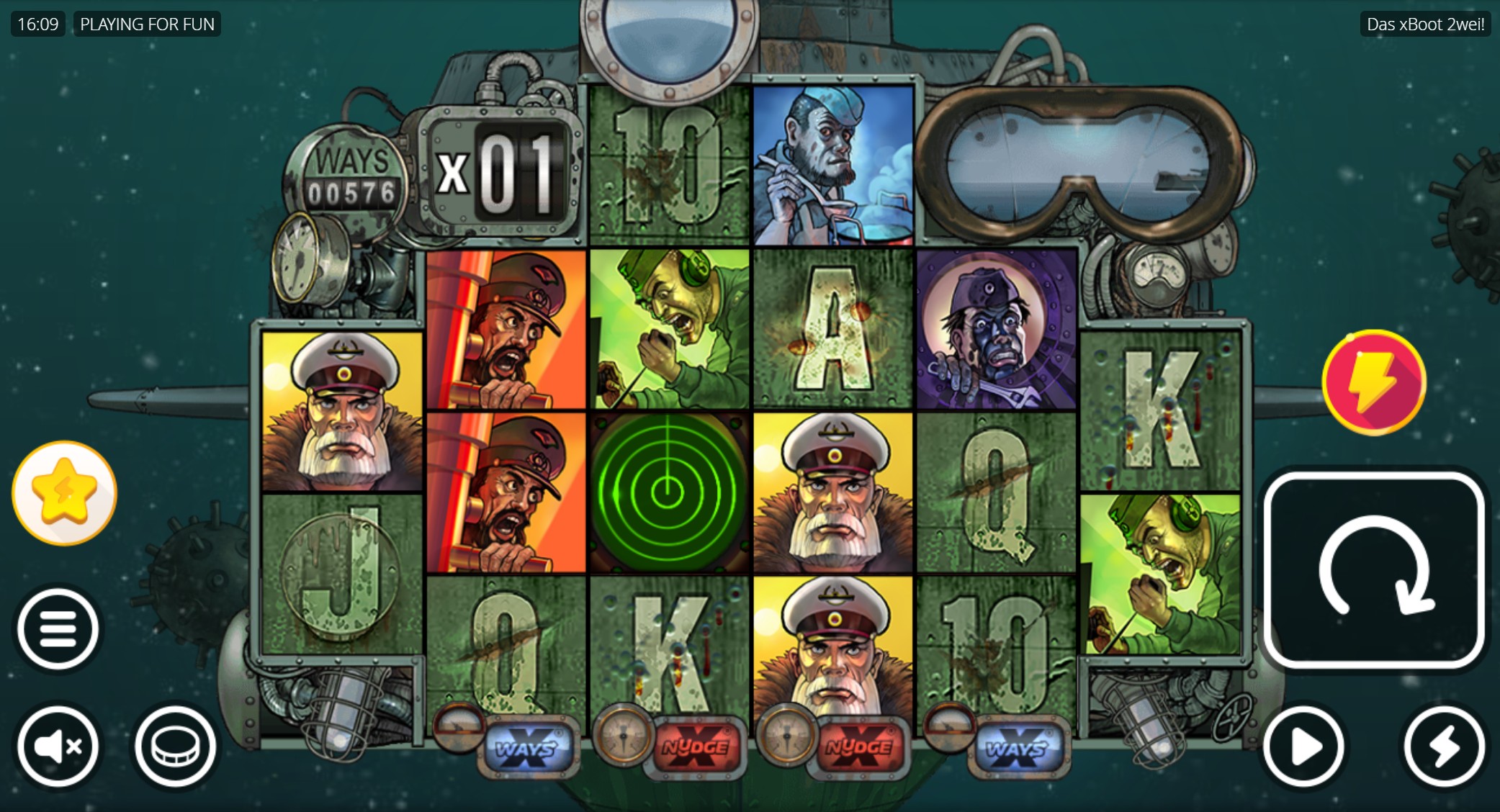The width and height of the screenshot is (1500, 812).
Task: Click the yellow star bonus feature icon
Action: pyautogui.click(x=63, y=492)
